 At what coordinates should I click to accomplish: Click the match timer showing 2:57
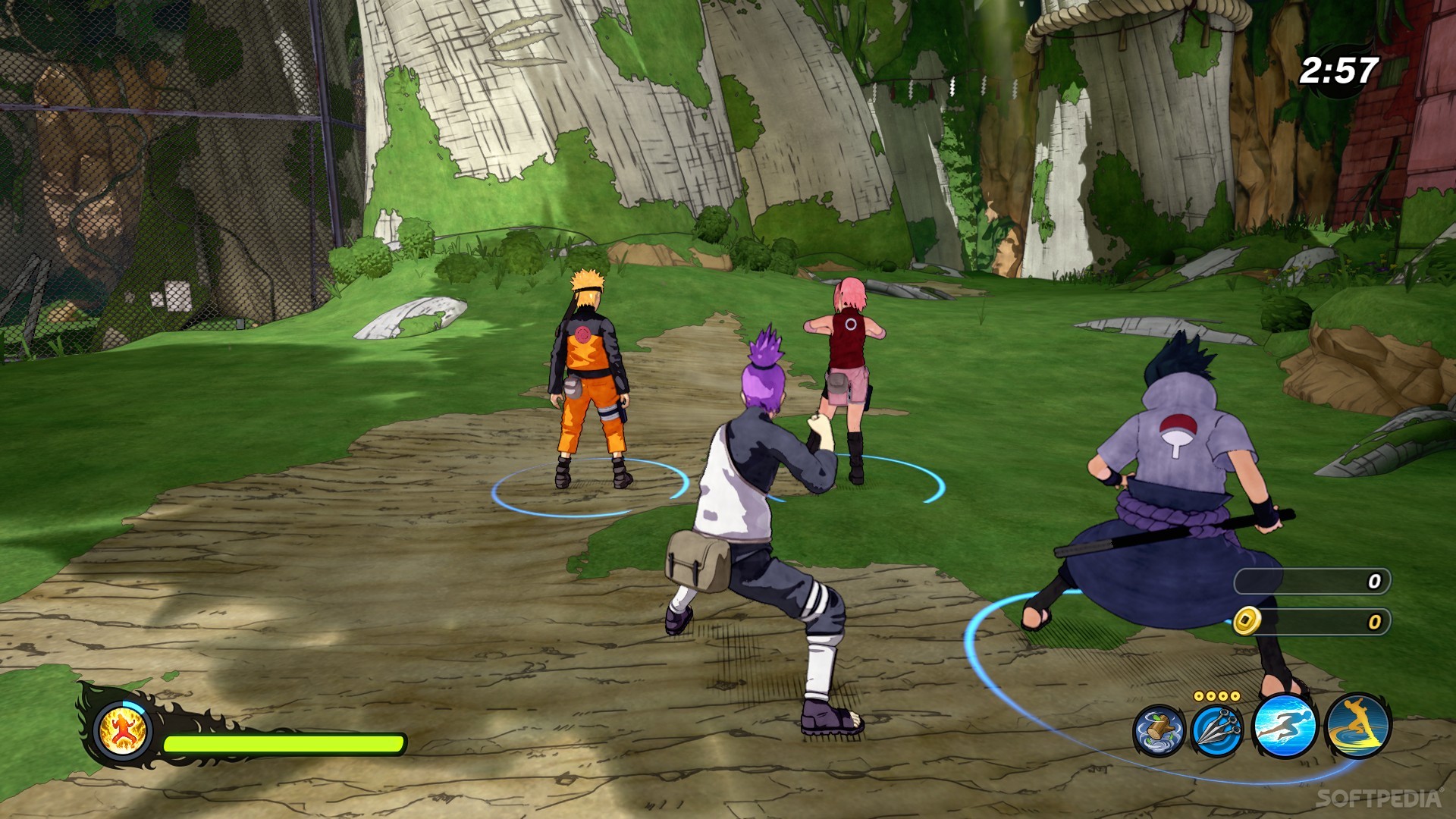[1338, 68]
